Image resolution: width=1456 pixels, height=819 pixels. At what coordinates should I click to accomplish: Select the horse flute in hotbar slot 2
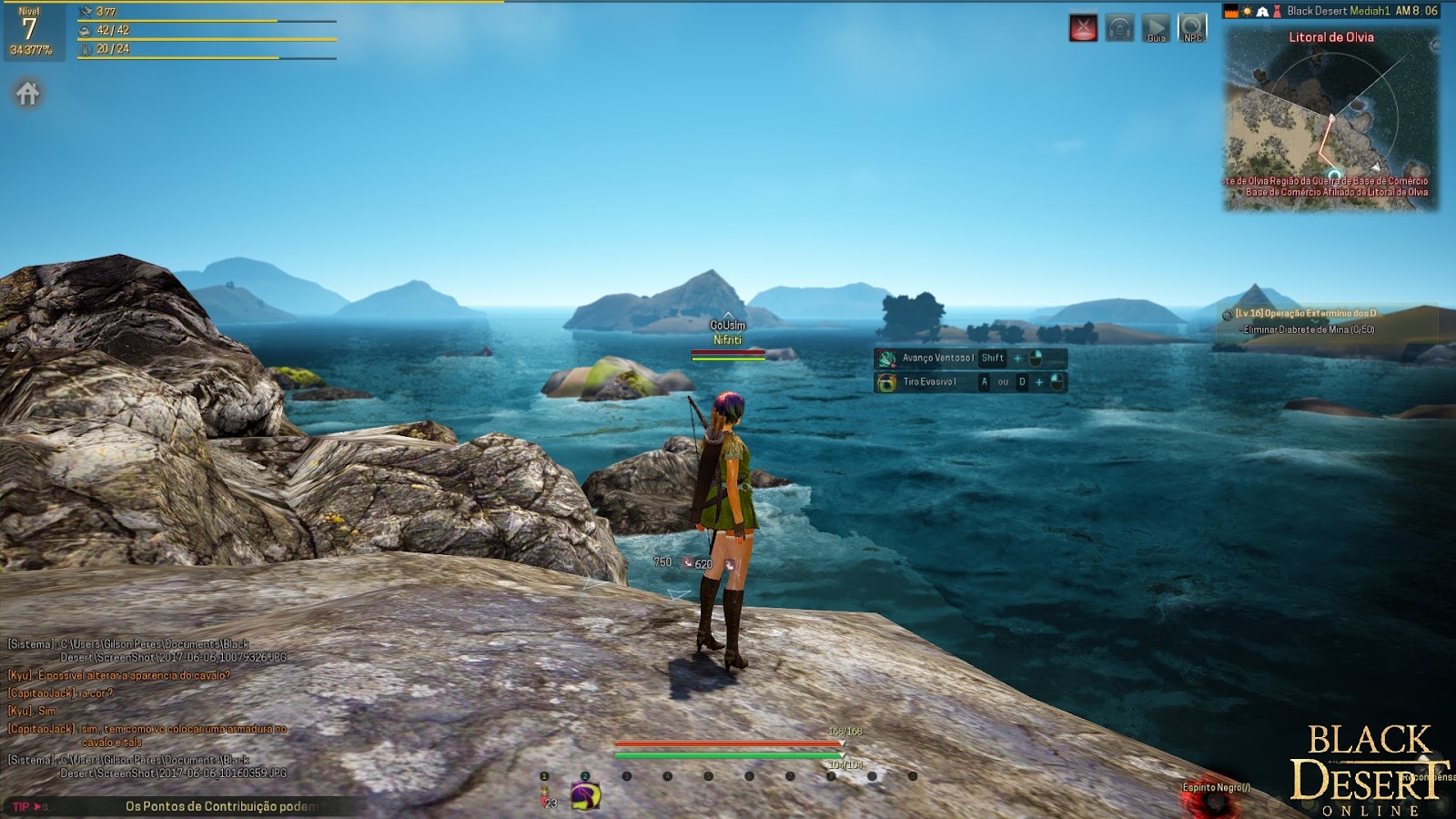pyautogui.click(x=585, y=795)
